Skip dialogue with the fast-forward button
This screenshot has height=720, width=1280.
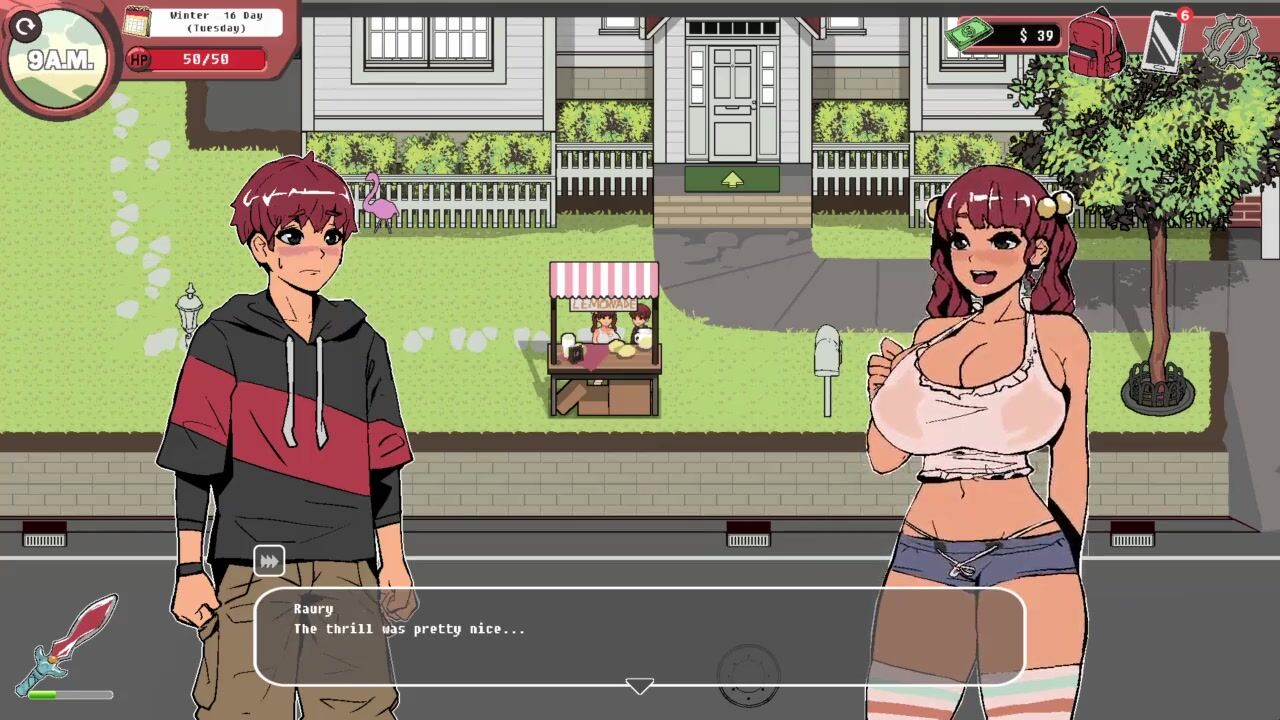(269, 561)
